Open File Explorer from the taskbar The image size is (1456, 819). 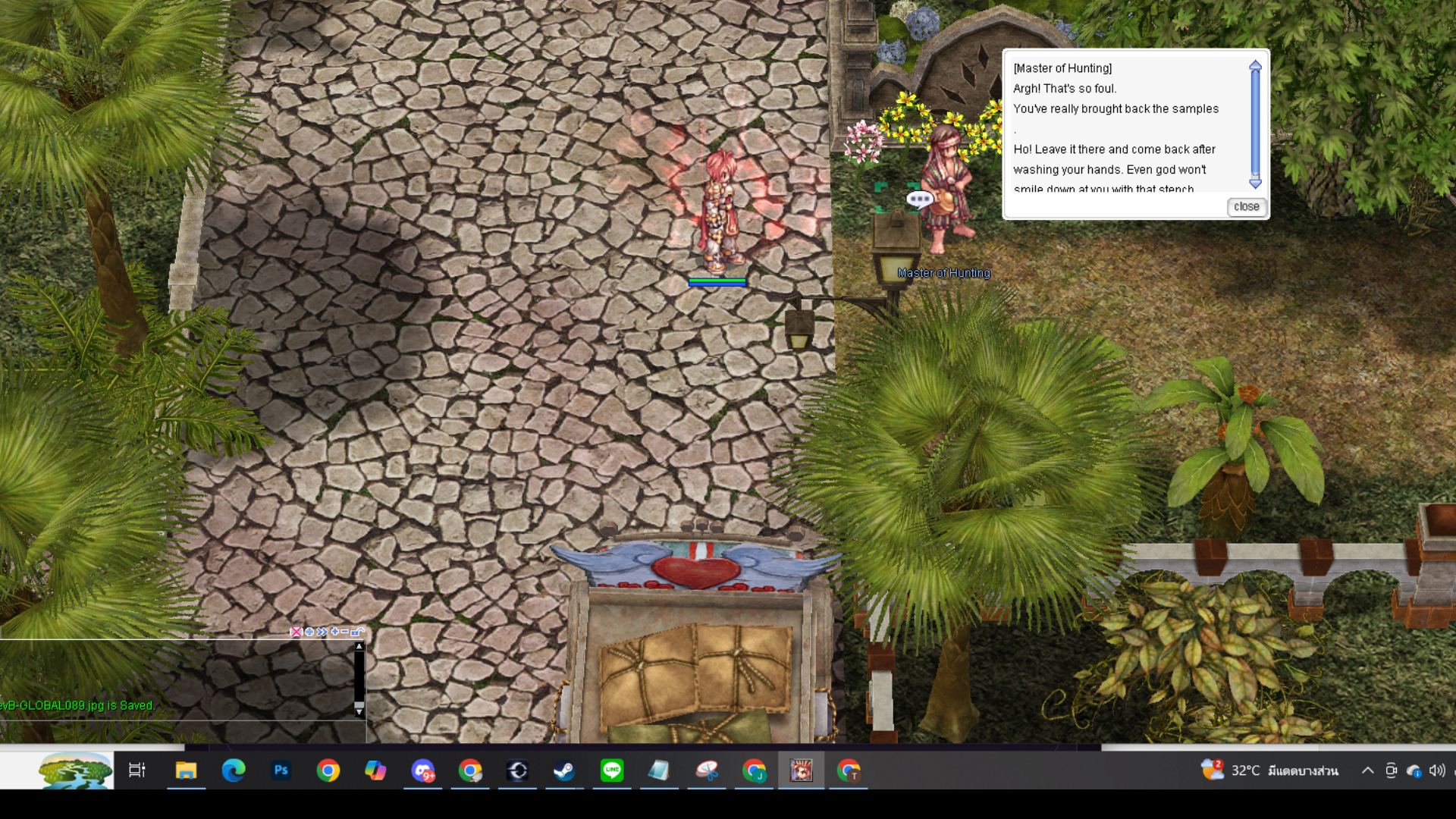click(186, 771)
